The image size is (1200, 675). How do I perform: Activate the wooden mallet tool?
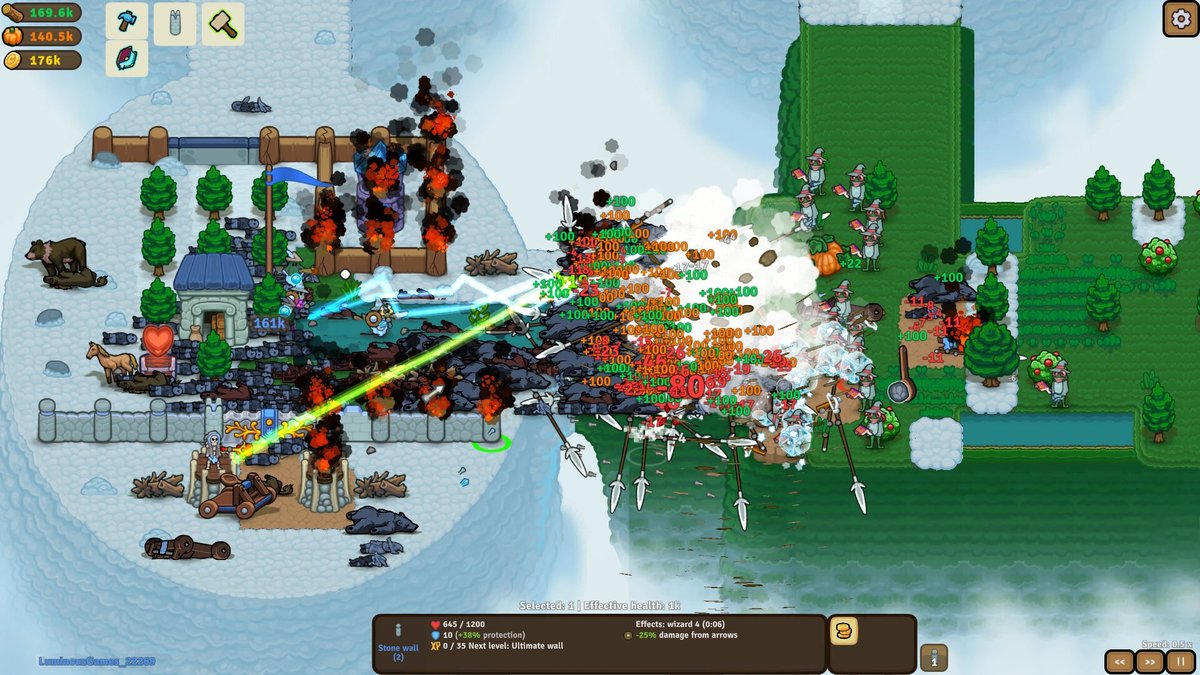click(223, 23)
